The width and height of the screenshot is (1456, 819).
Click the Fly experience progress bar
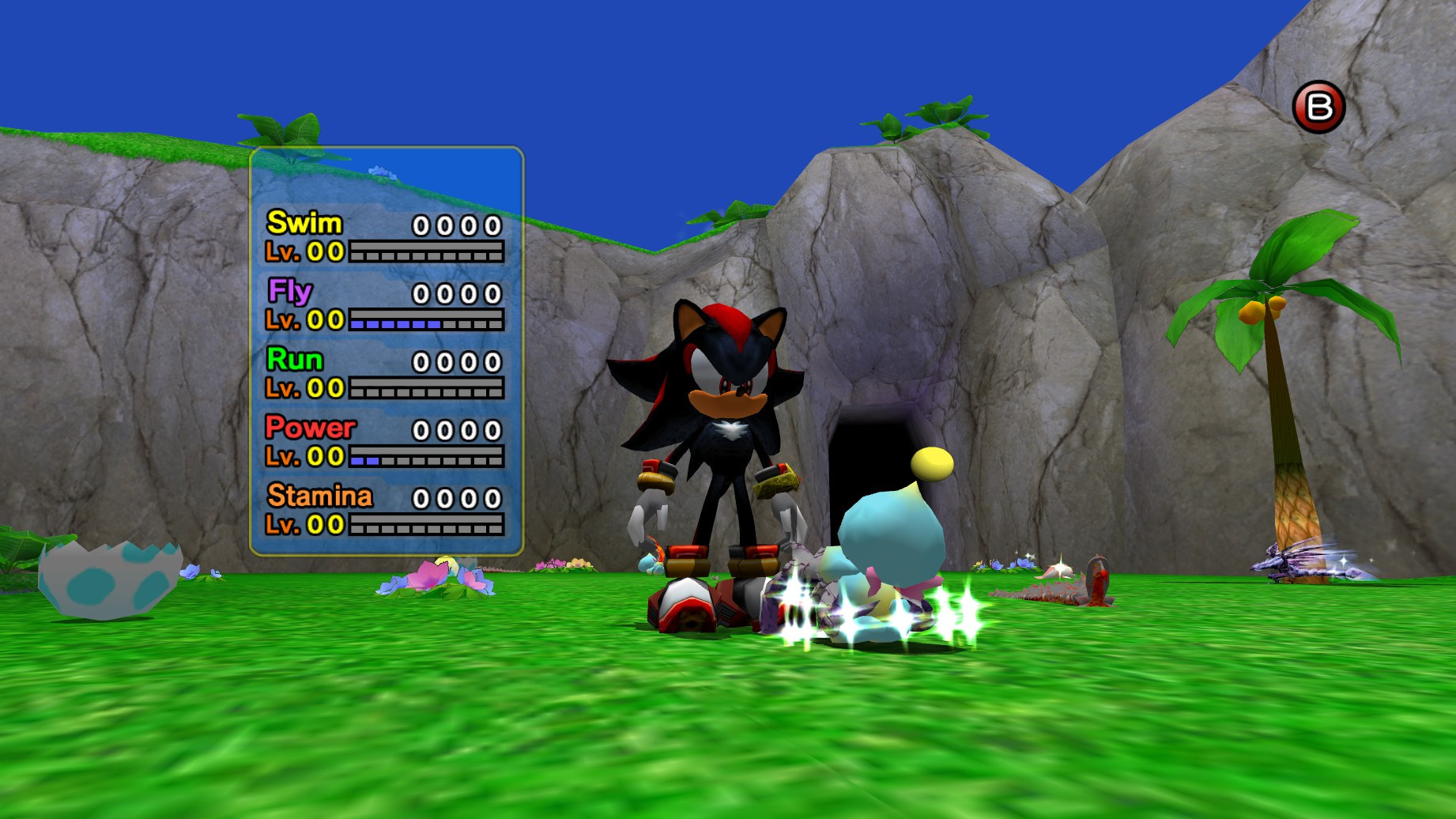tap(427, 322)
